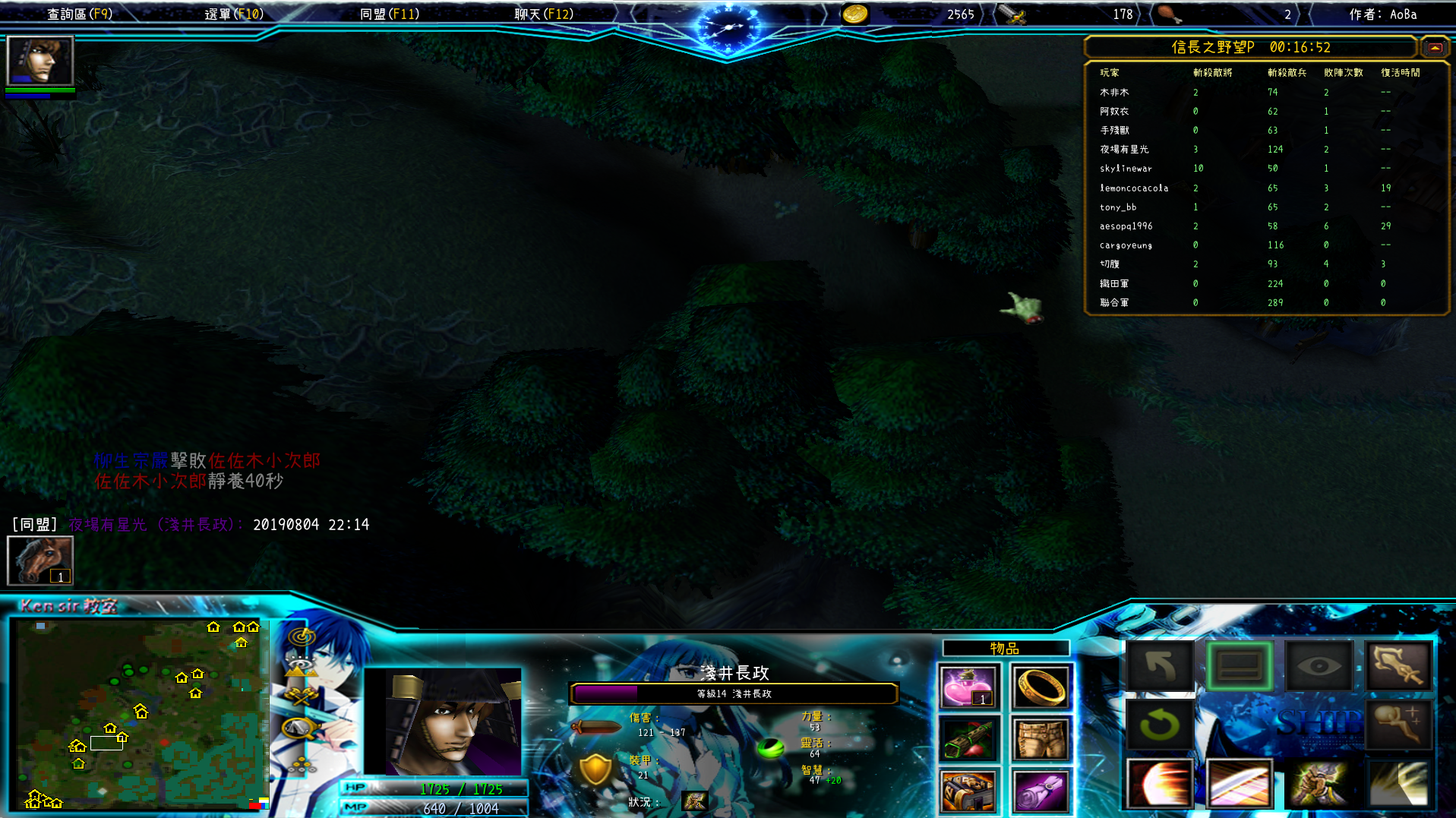Click the minimap signal ping button
Screen dimensions: 1456x818
pyautogui.click(x=302, y=636)
